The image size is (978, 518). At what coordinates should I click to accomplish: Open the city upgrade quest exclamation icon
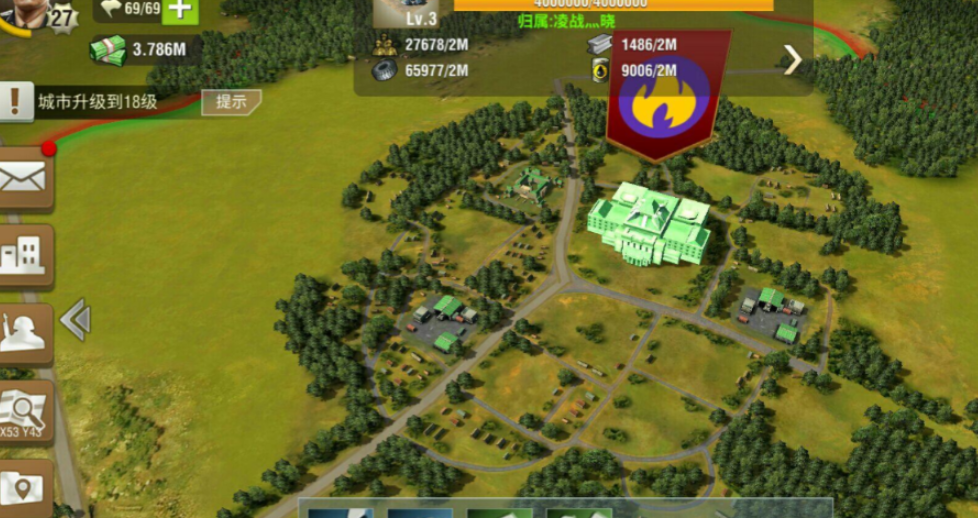(x=16, y=101)
